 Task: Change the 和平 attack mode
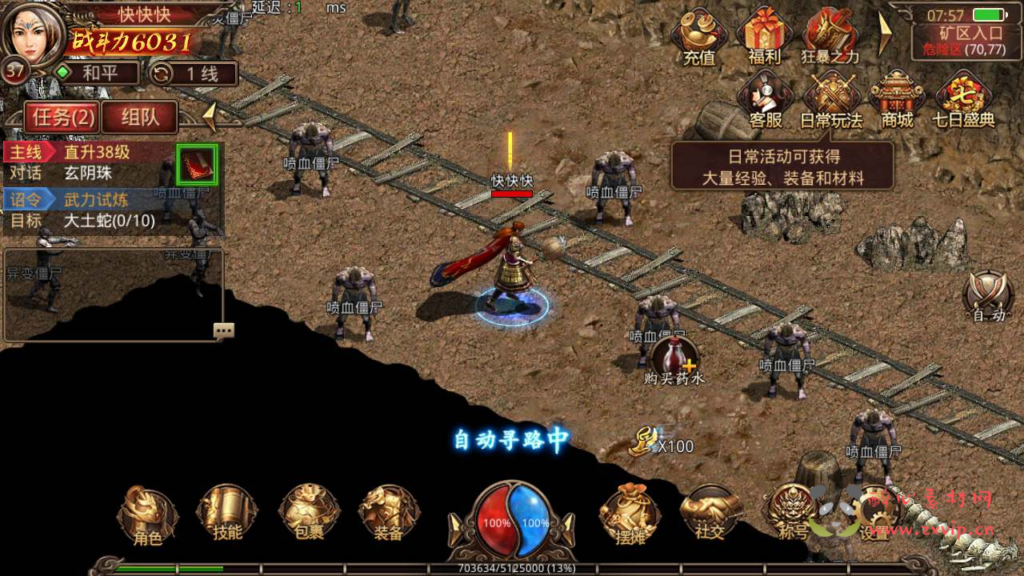(x=93, y=73)
